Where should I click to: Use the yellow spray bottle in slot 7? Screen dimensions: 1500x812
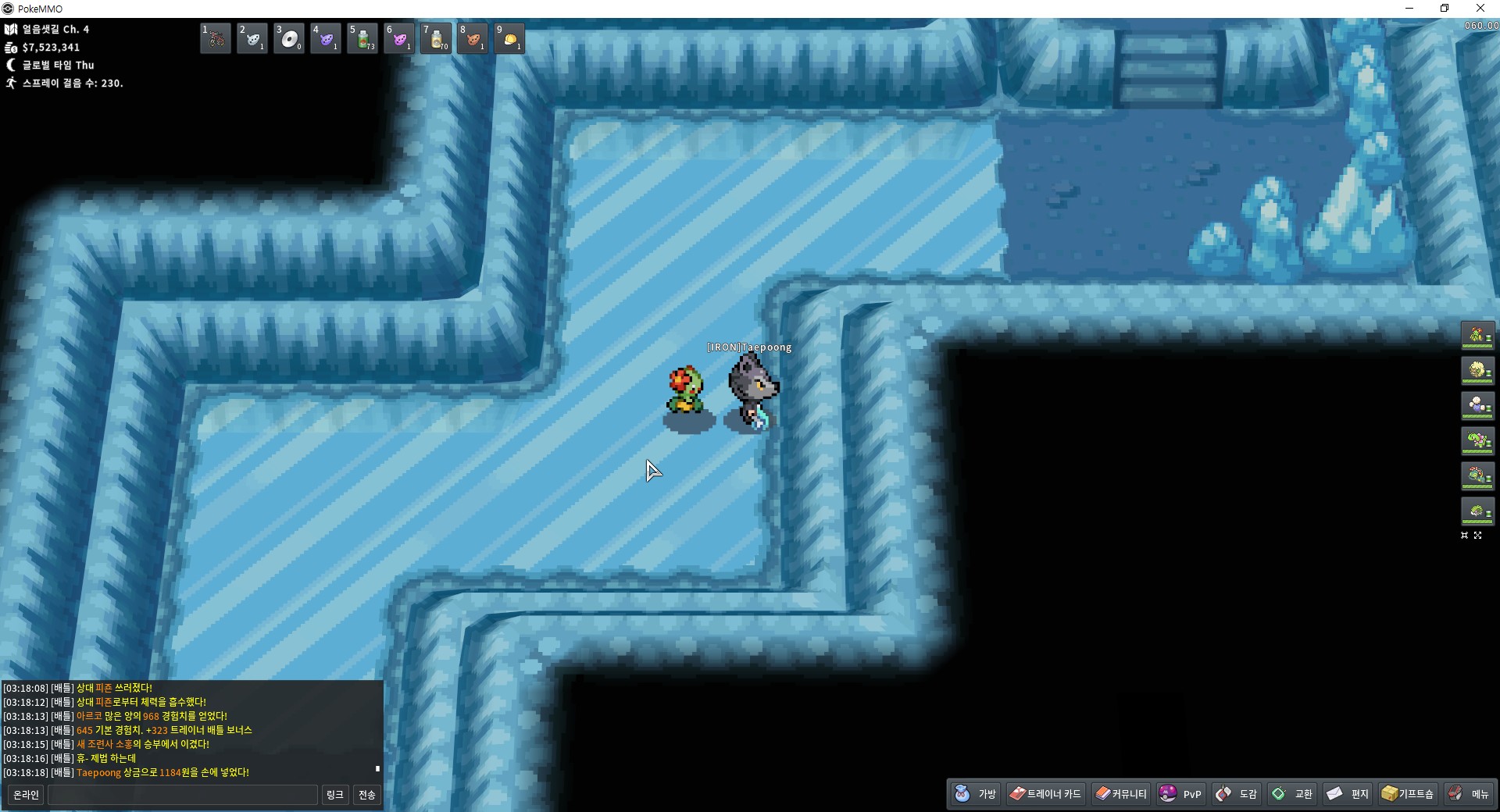tap(436, 38)
